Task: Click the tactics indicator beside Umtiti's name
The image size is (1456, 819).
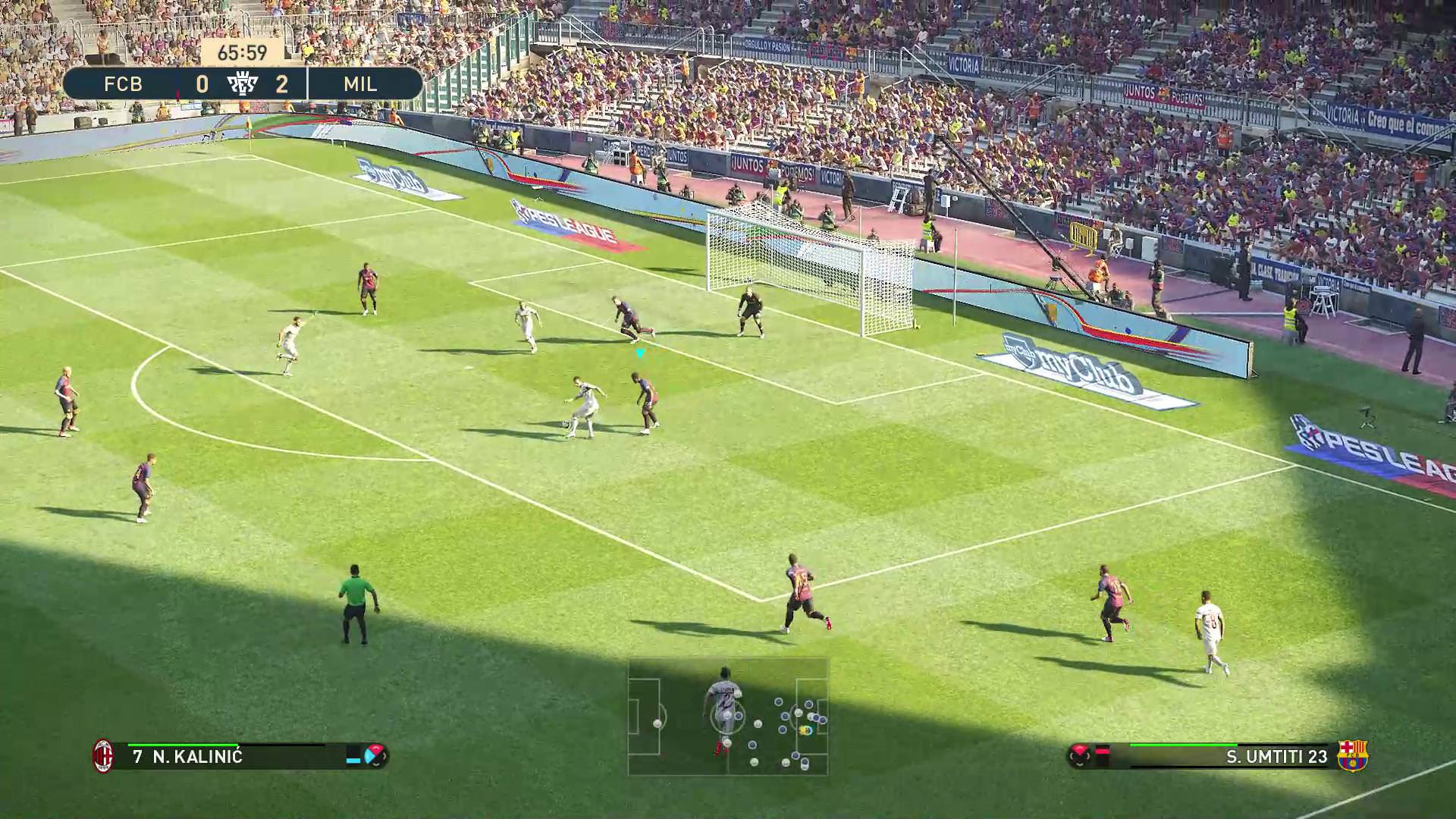Action: (x=1080, y=755)
